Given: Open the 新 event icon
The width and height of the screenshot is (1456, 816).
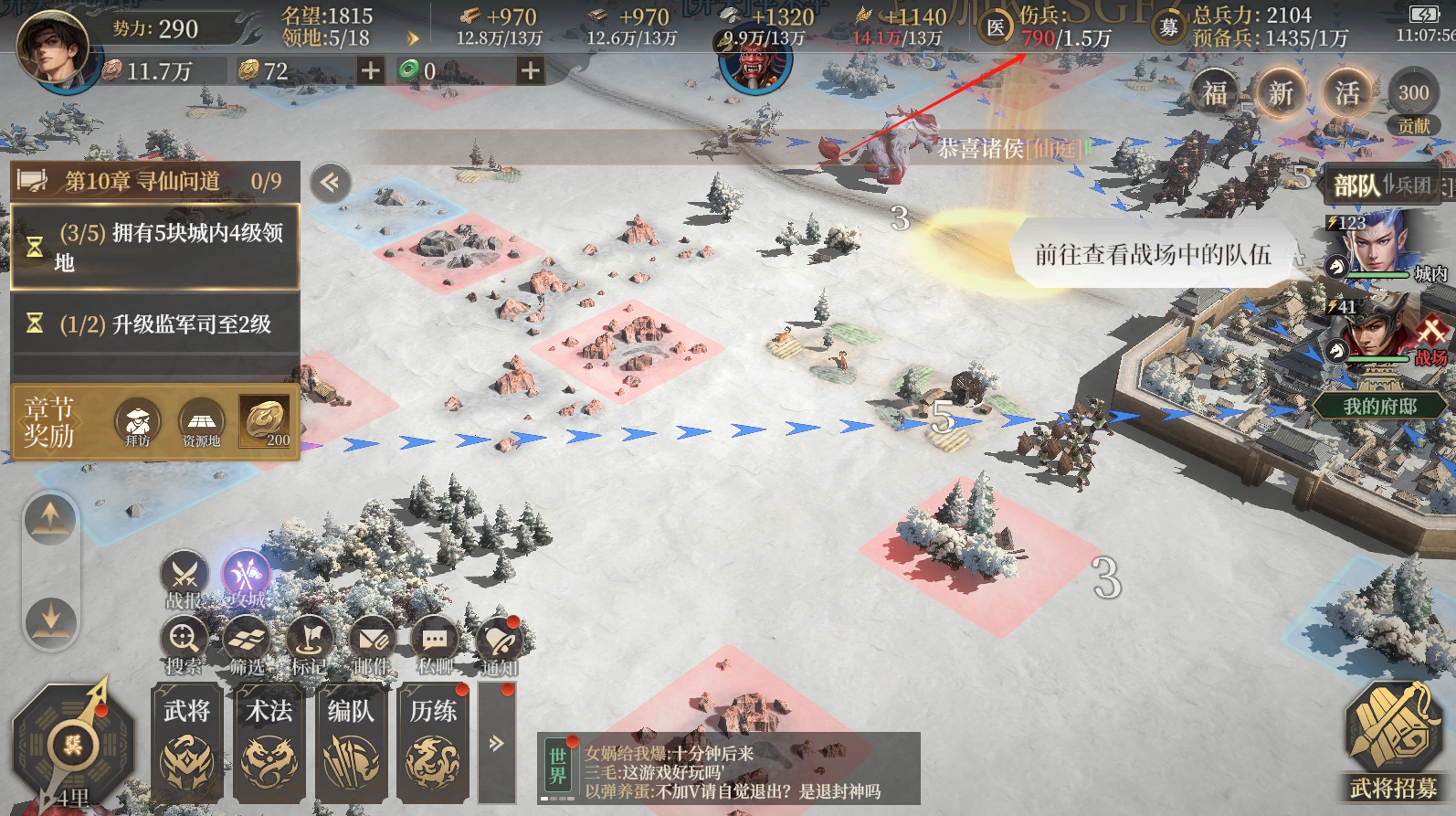Looking at the screenshot, I should (1280, 93).
